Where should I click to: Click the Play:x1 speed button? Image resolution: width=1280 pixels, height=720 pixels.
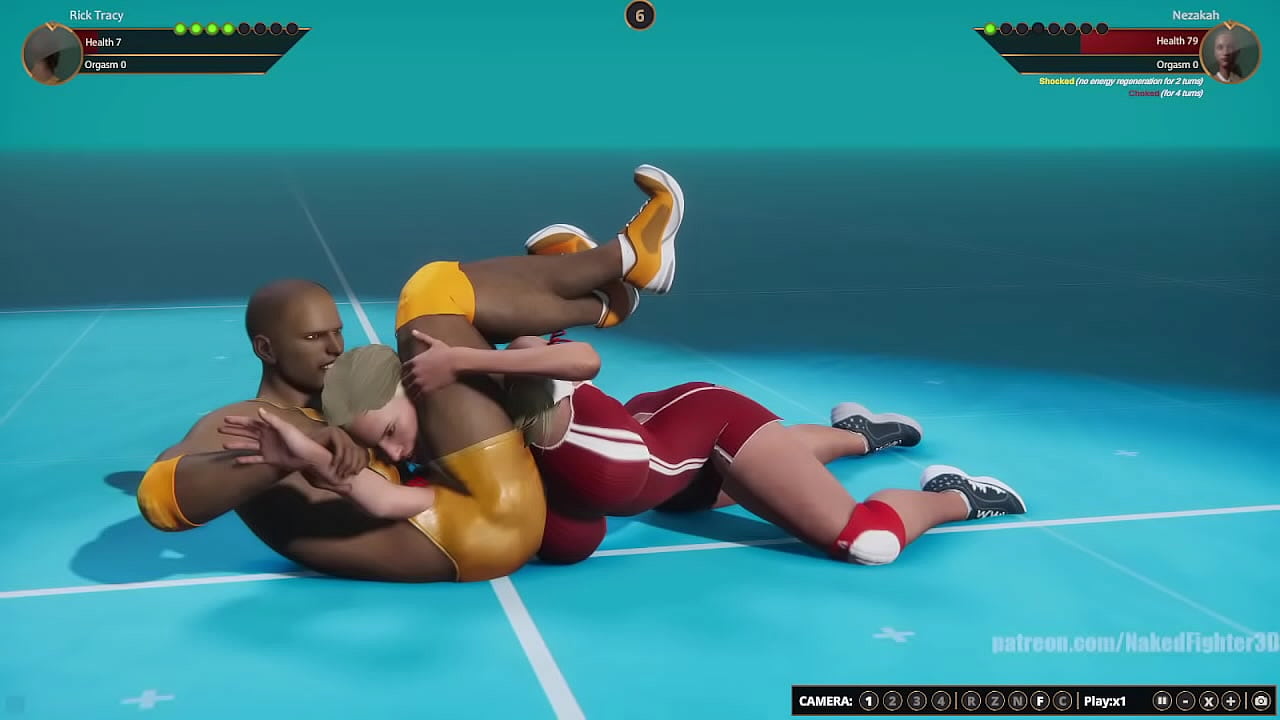(x=1105, y=700)
